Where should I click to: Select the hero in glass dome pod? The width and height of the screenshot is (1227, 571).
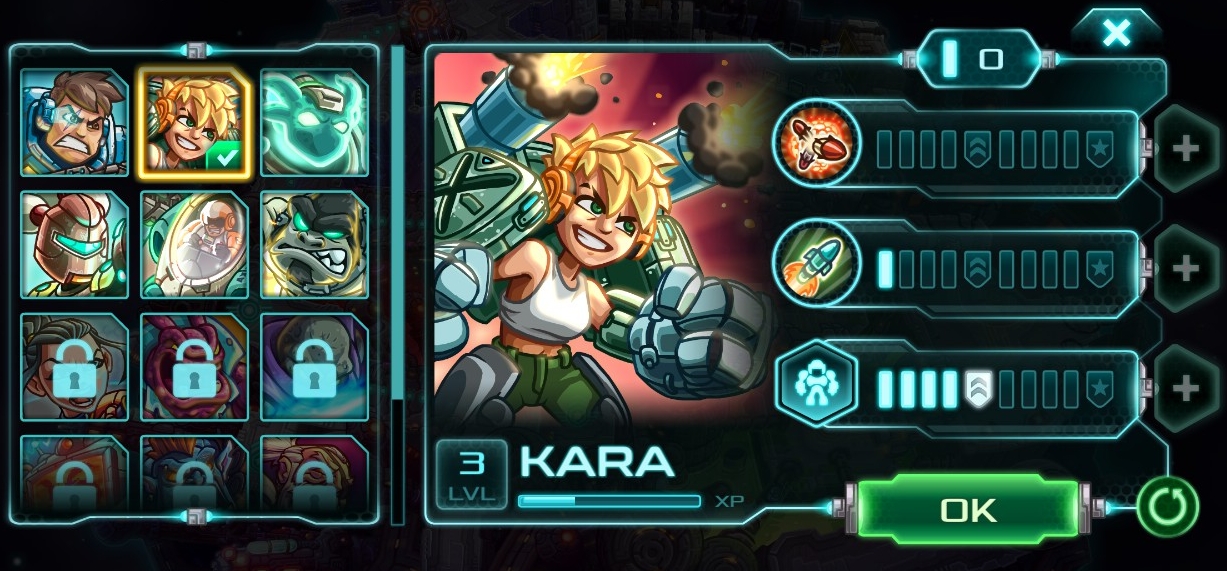(x=193, y=245)
